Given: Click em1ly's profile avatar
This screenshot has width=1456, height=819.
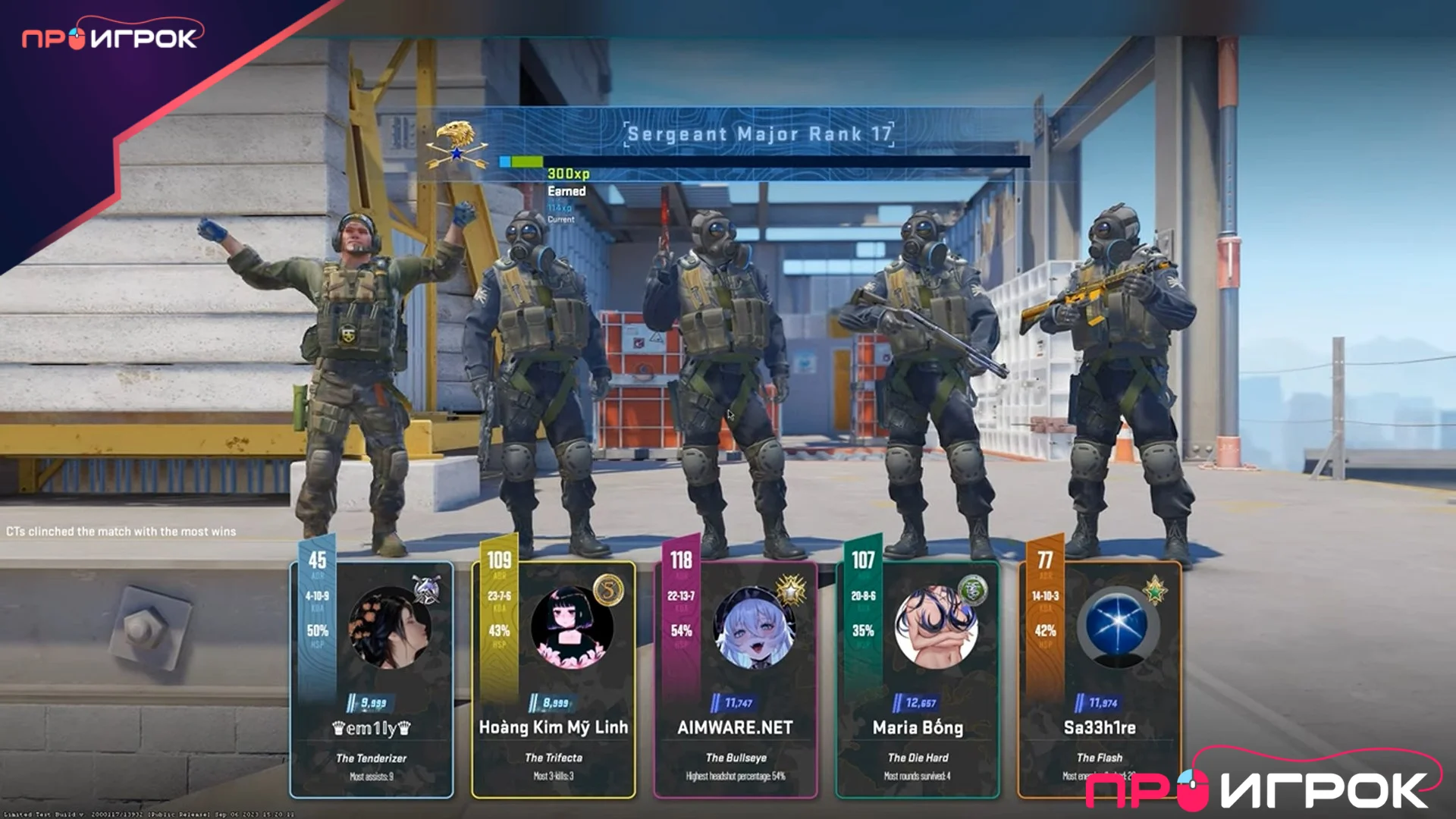Looking at the screenshot, I should (390, 628).
